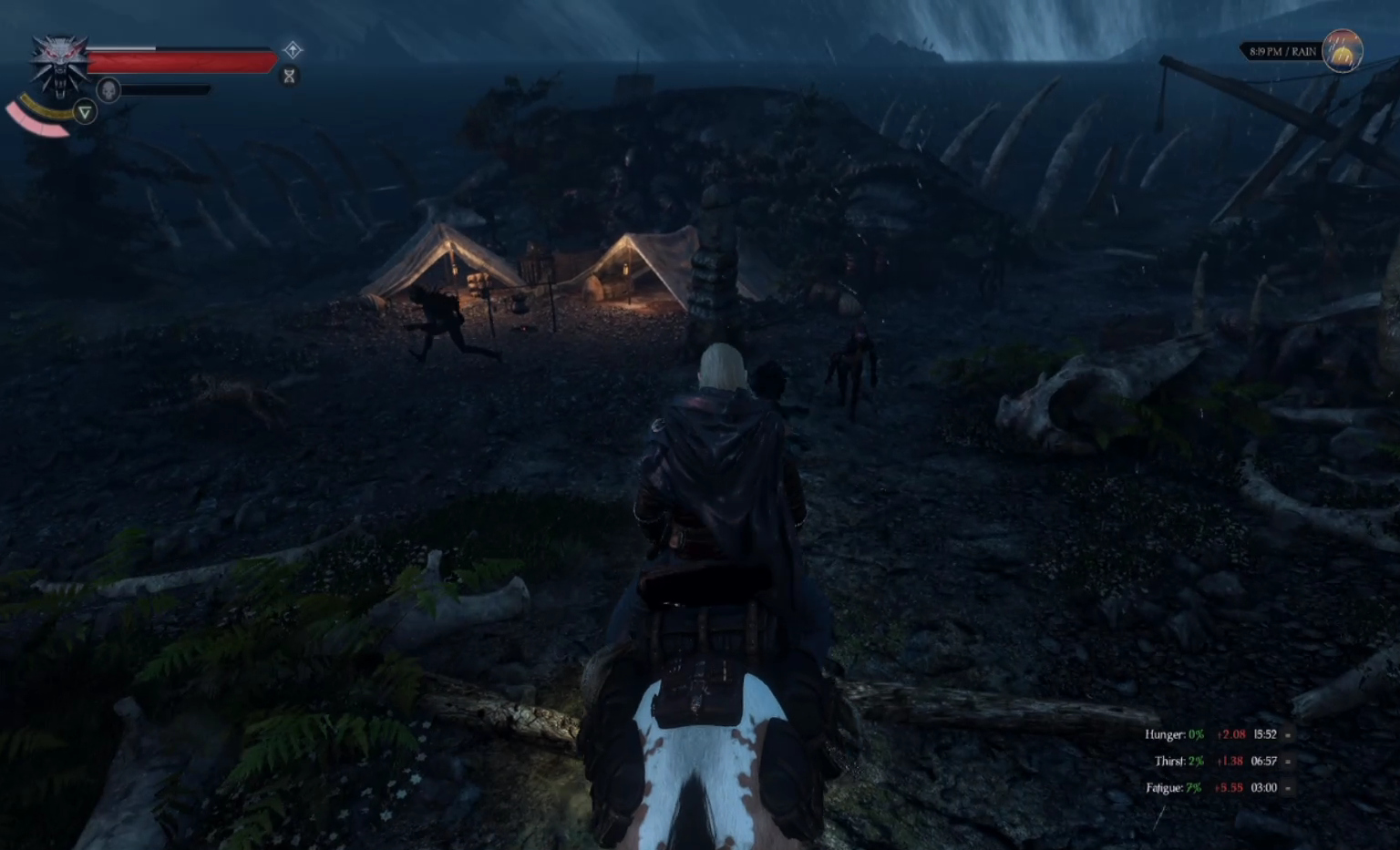Open the rain weather sun icon

(1343, 51)
